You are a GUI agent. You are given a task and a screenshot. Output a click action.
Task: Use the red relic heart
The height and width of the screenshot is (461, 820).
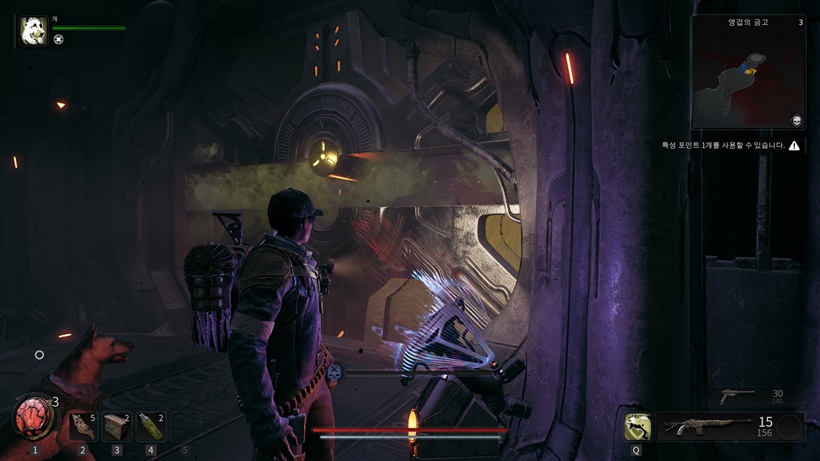33,417
